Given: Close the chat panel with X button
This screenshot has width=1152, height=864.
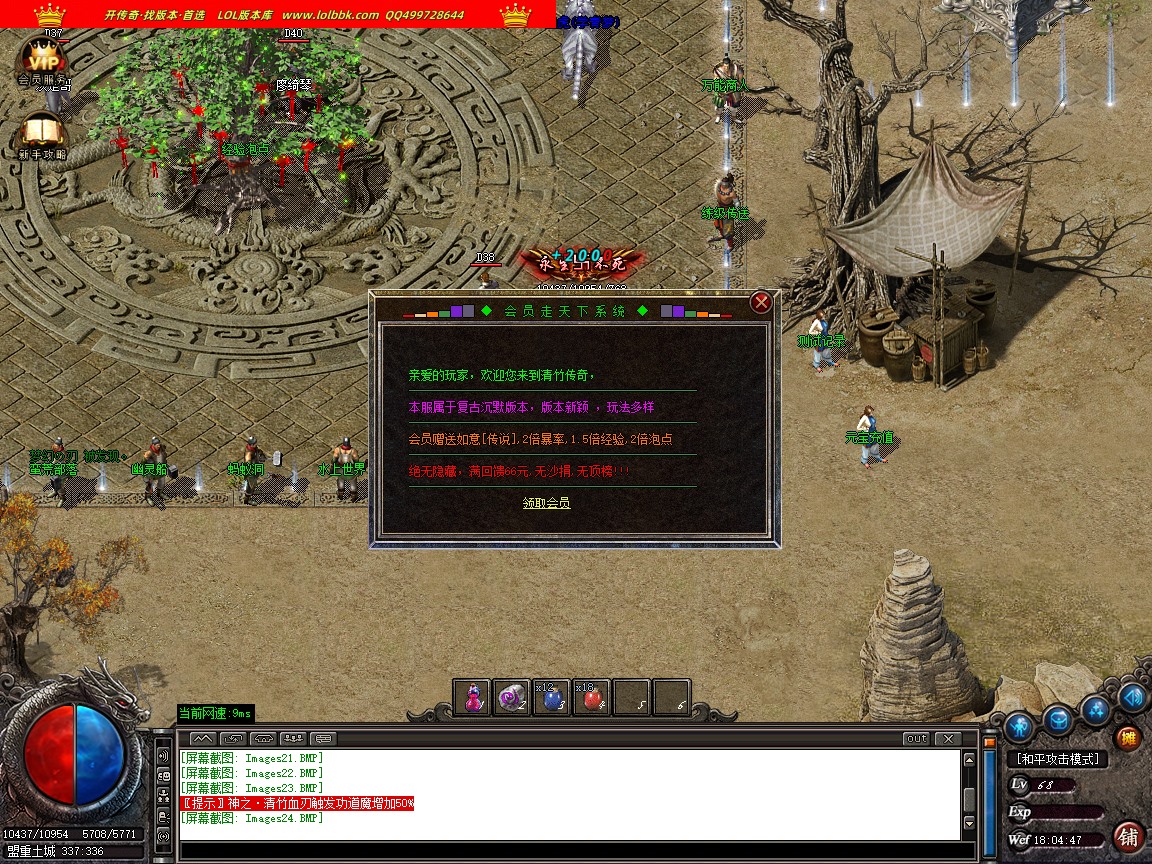Looking at the screenshot, I should click(946, 739).
